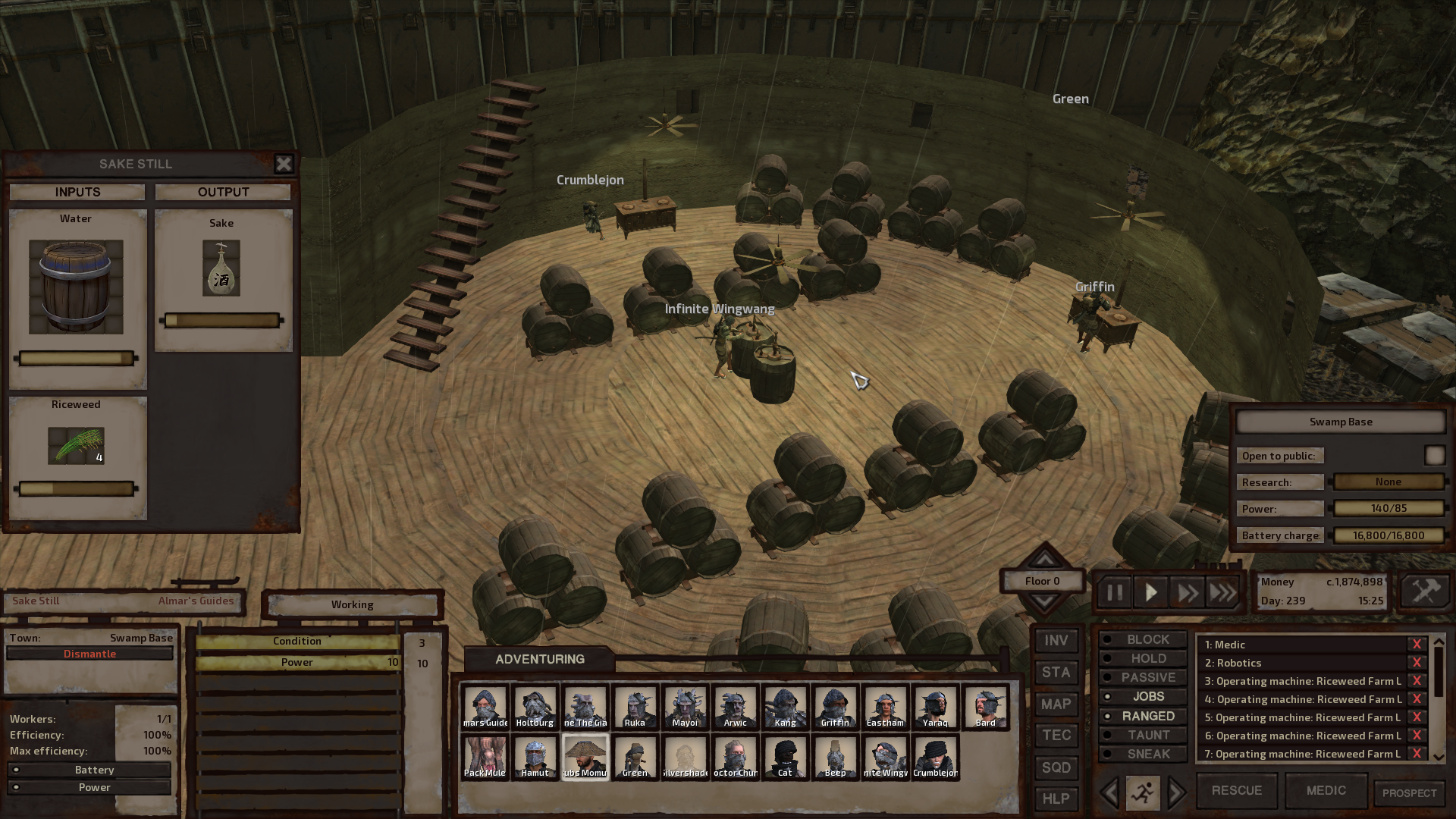Dismantle the Sake Still
Viewport: 1456px width, 819px height.
[89, 654]
